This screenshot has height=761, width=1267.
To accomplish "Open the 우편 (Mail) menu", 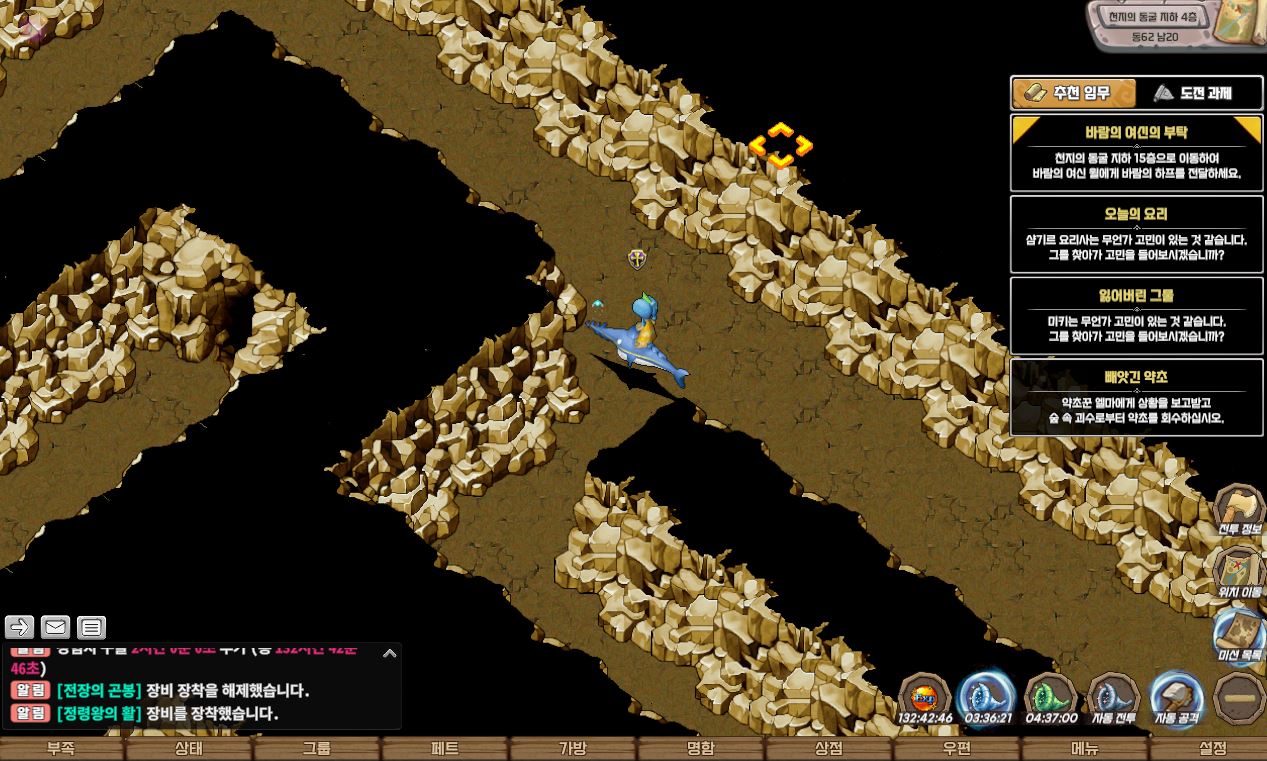I will (957, 749).
